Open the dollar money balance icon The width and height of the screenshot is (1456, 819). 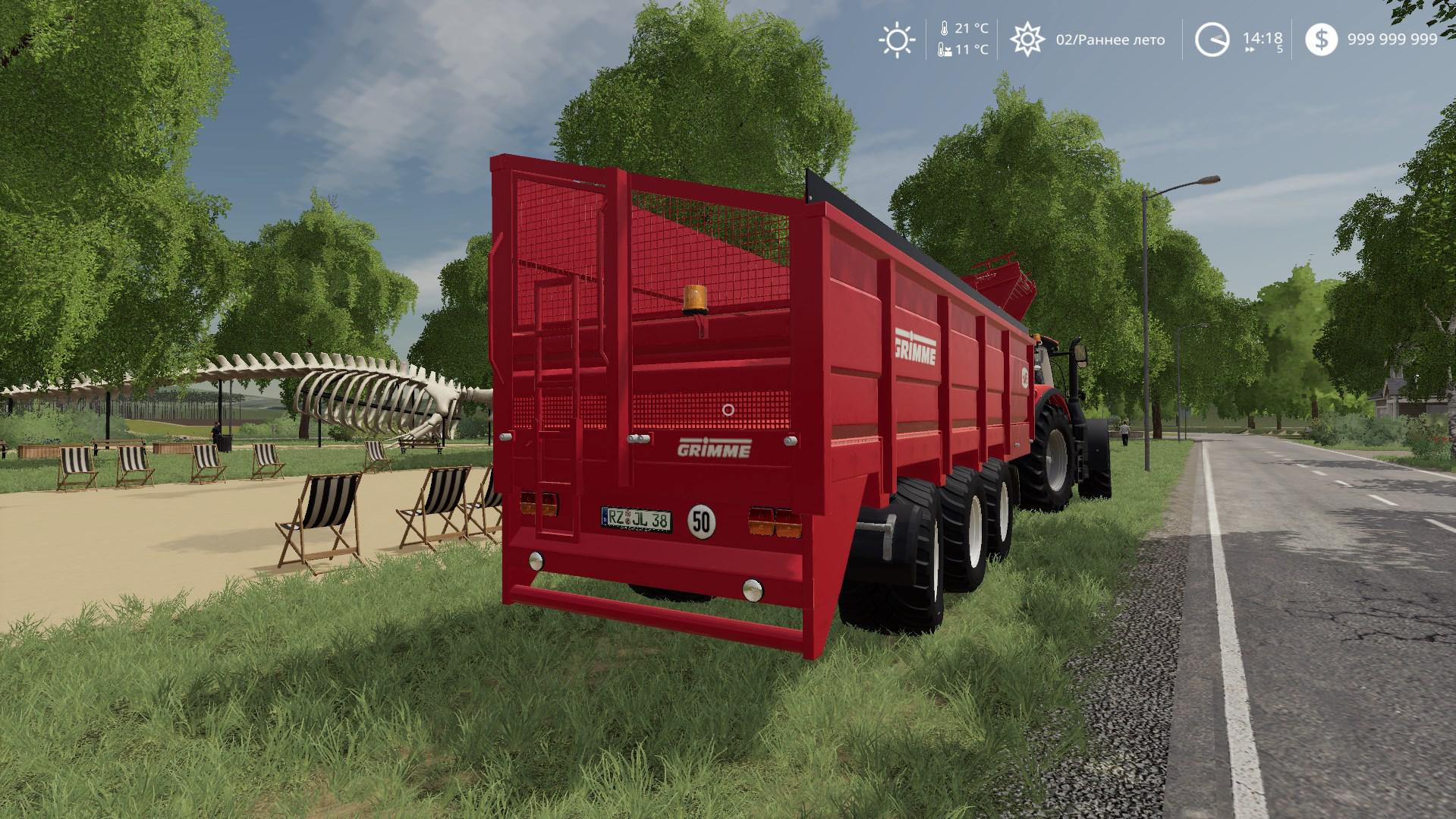[x=1322, y=39]
